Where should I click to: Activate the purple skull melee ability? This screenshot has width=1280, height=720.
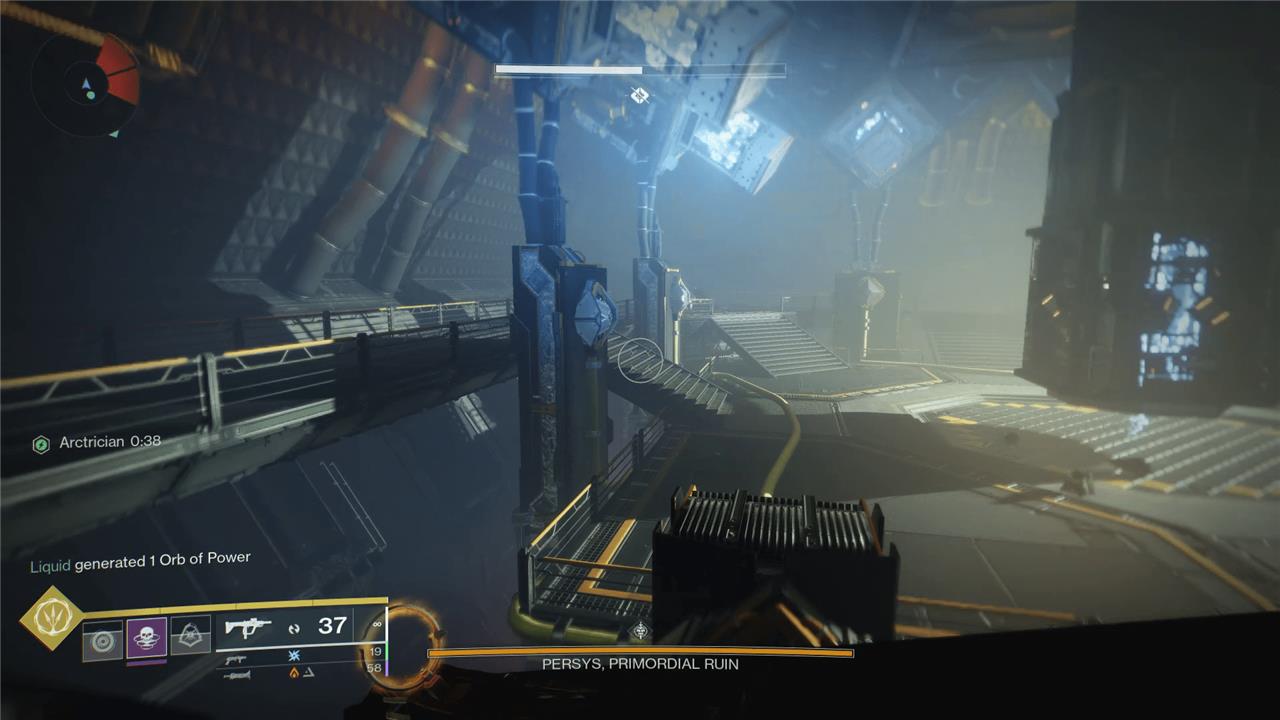coord(146,638)
